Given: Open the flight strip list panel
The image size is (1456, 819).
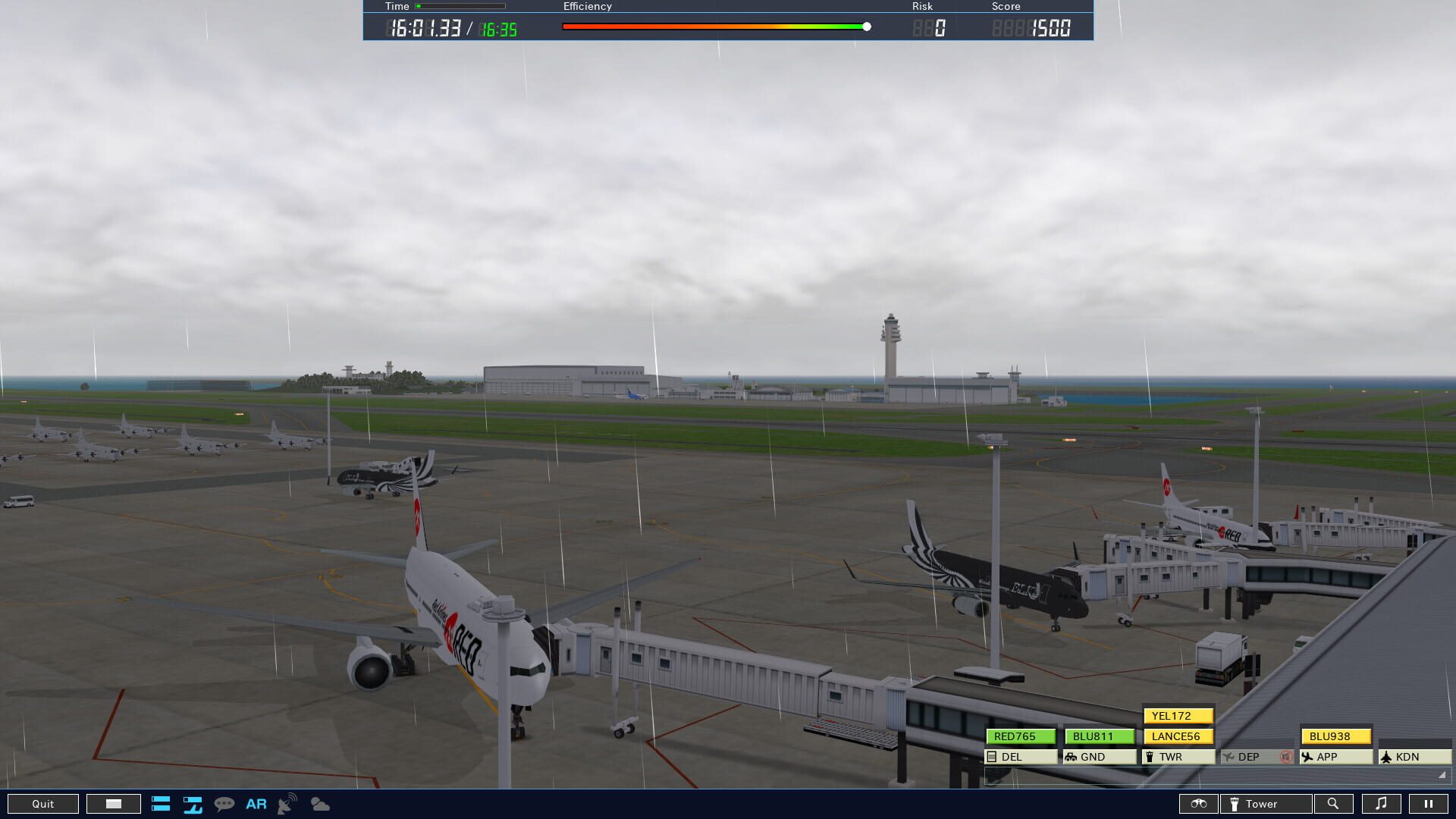Looking at the screenshot, I should click(x=162, y=804).
